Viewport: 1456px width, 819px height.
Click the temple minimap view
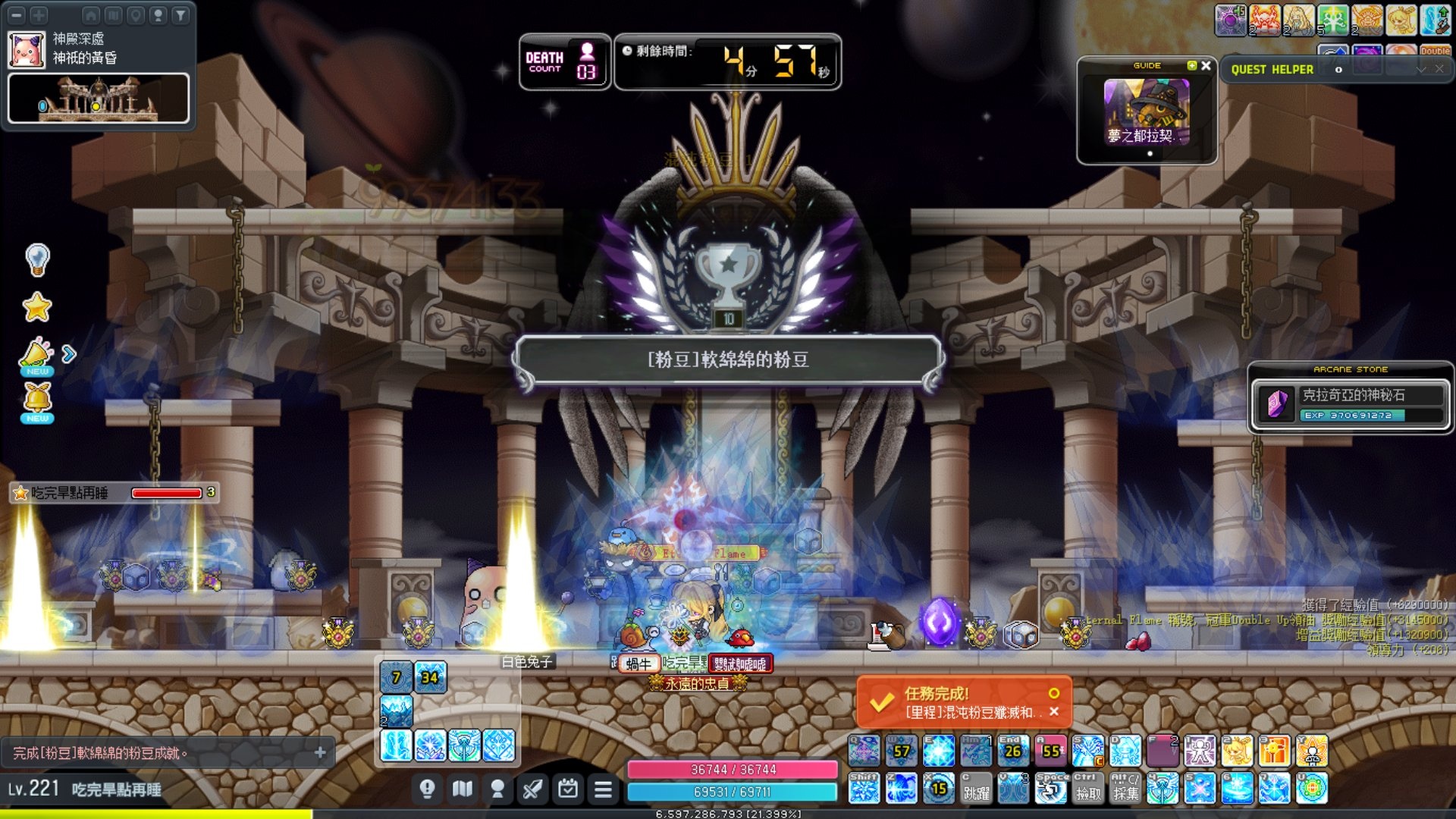(x=99, y=99)
